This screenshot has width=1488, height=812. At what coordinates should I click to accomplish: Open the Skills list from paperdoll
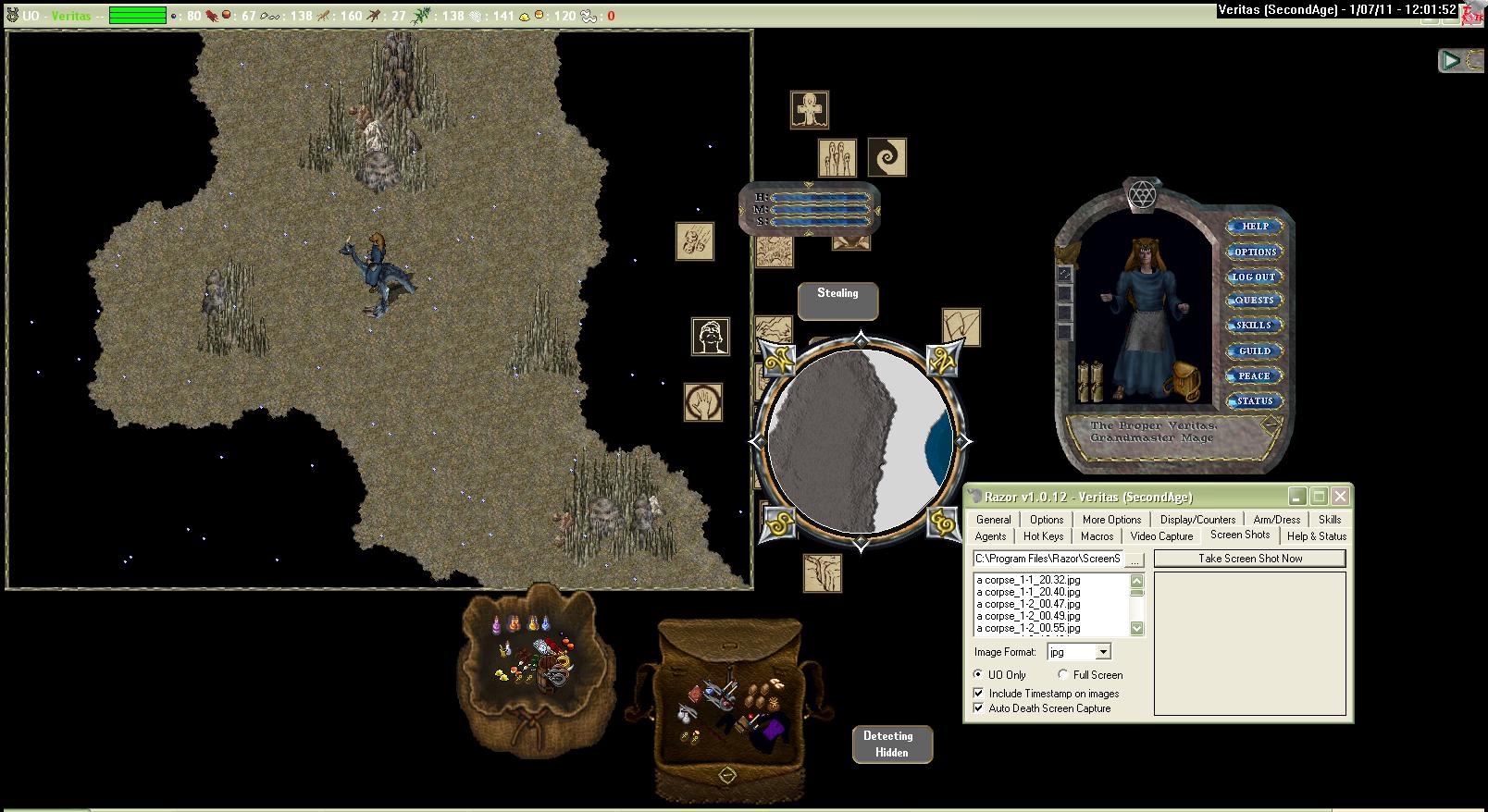(x=1254, y=326)
